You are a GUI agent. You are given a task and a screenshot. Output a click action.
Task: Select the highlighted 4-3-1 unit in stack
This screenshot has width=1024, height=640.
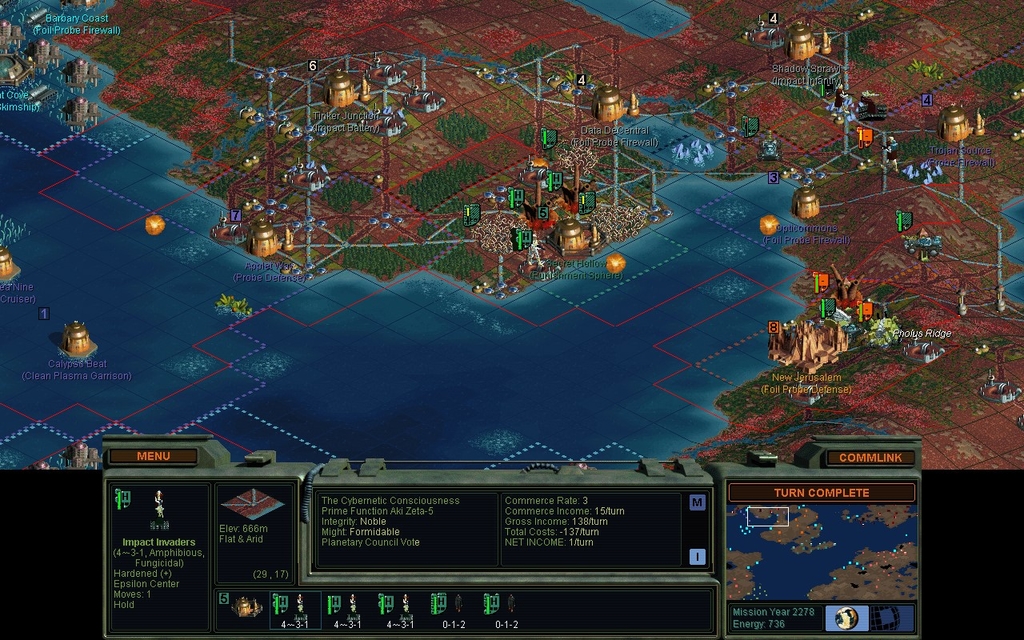point(296,608)
